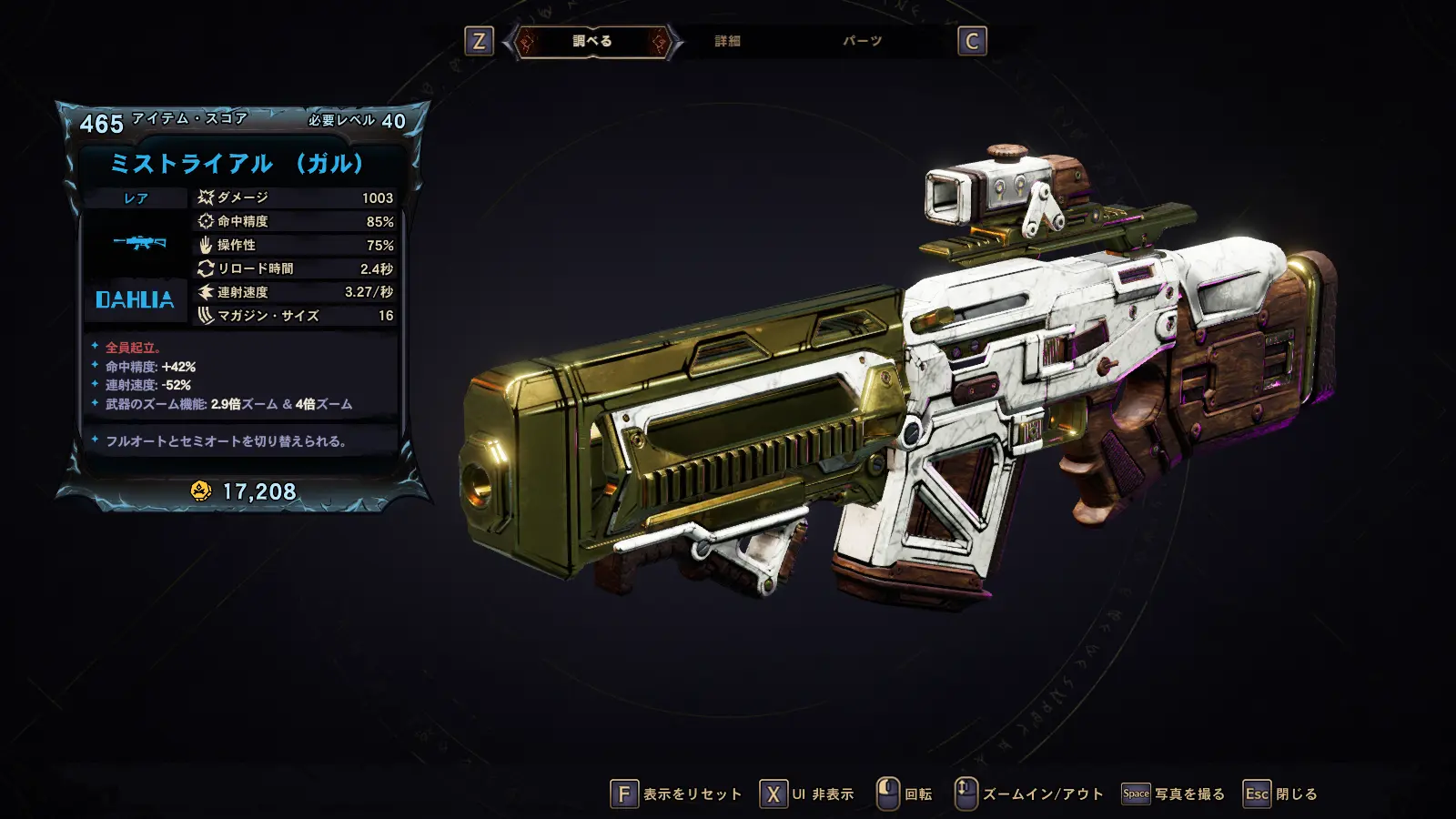Open the 詳細 details tab
This screenshot has width=1456, height=819.
[x=727, y=41]
